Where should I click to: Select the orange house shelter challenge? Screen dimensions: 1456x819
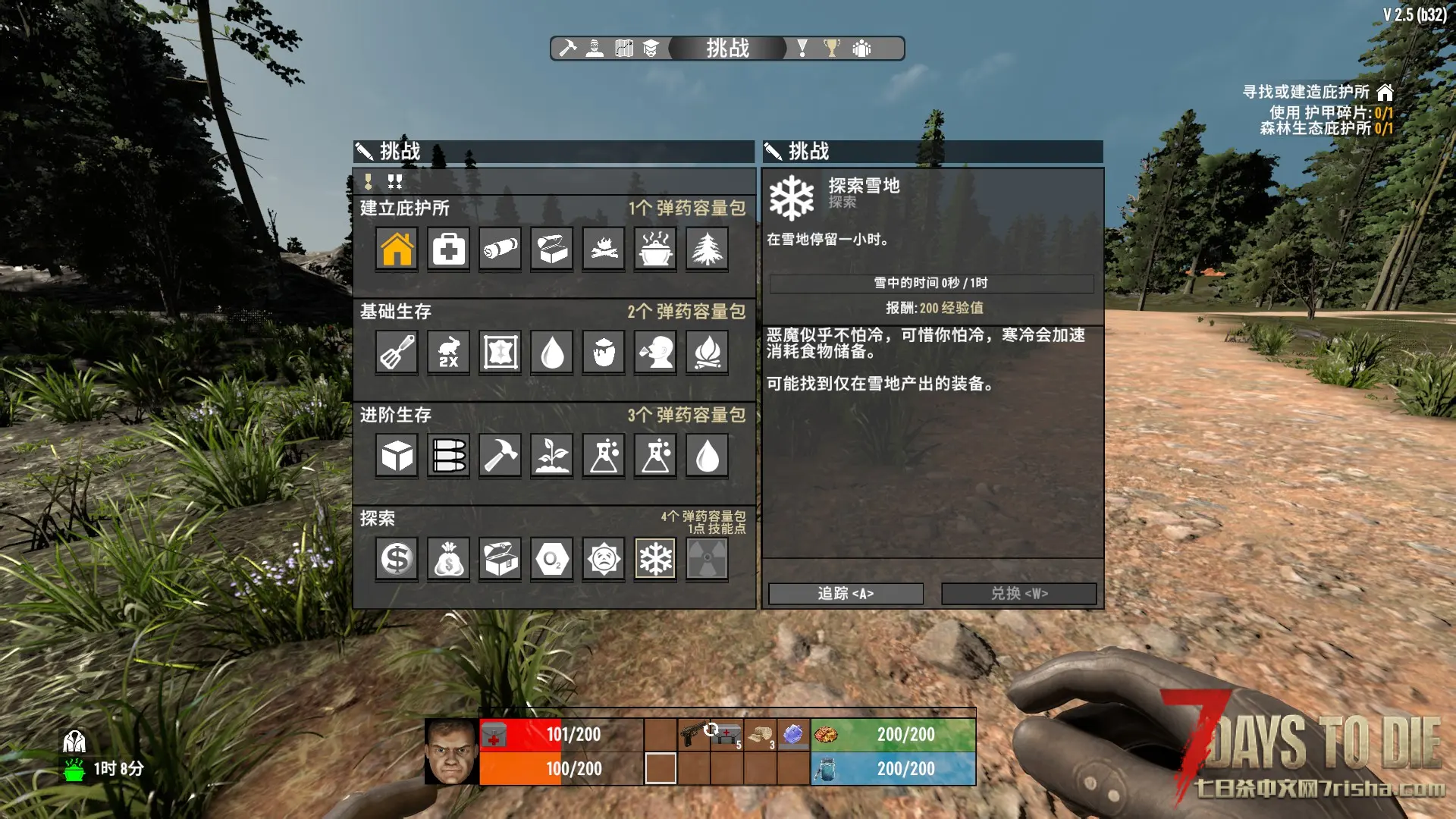click(x=397, y=249)
